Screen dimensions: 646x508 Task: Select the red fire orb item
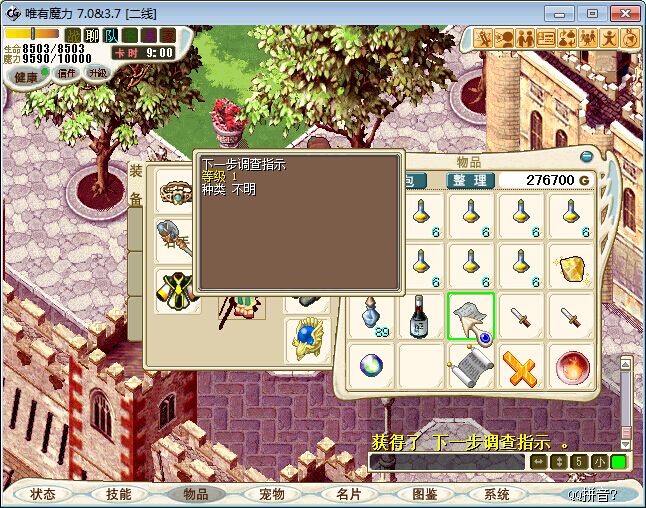click(572, 367)
